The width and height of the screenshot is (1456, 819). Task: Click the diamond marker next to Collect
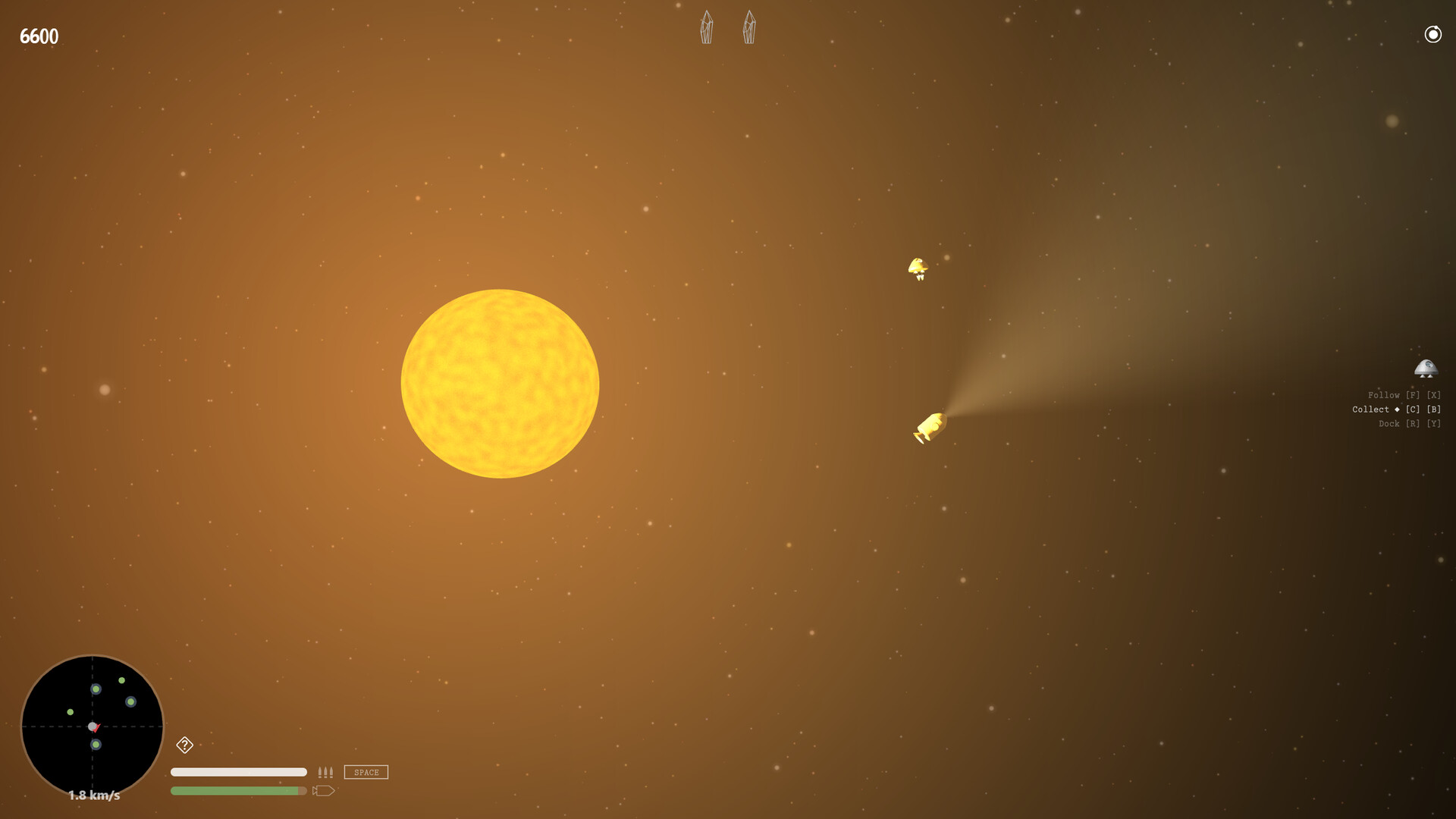point(1398,409)
